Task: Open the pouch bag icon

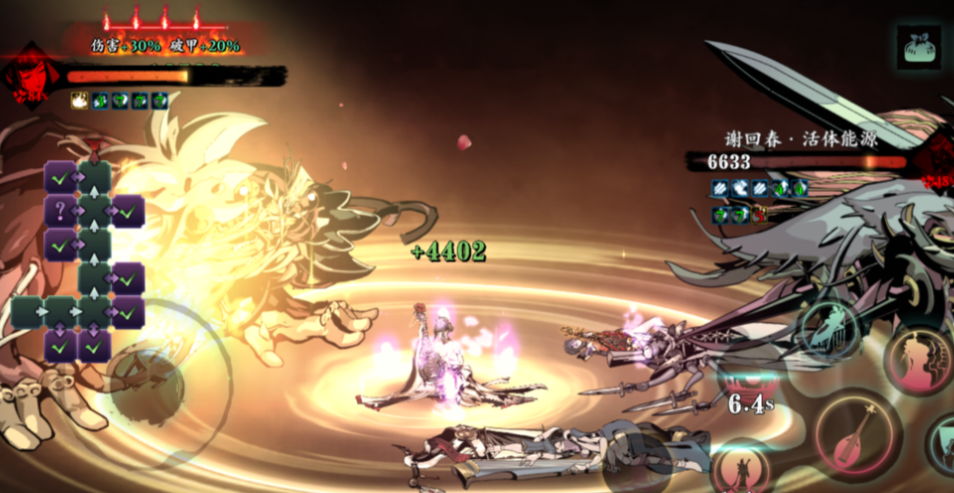Action: coord(918,48)
